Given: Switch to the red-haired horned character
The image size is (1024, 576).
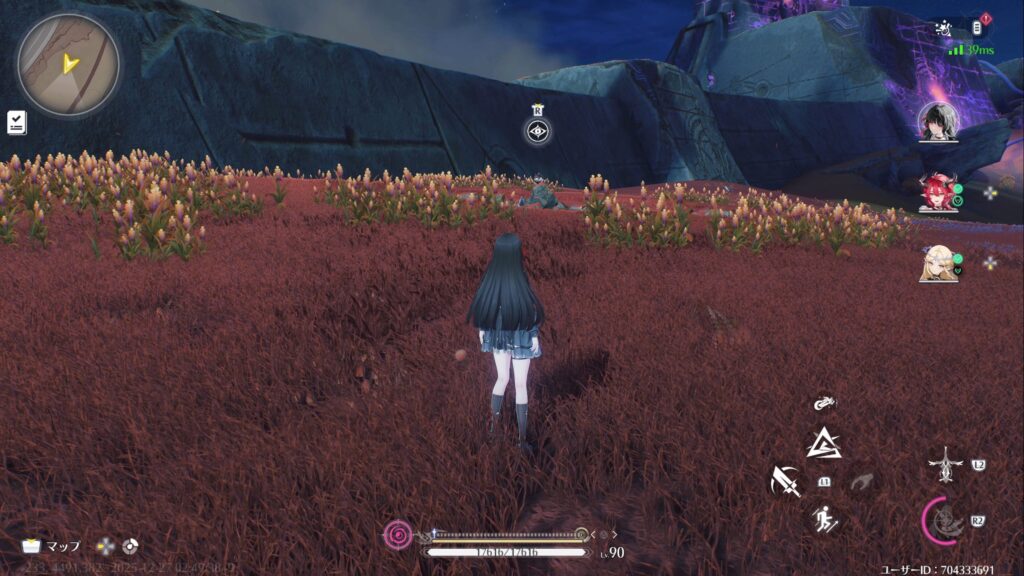Looking at the screenshot, I should [x=938, y=192].
